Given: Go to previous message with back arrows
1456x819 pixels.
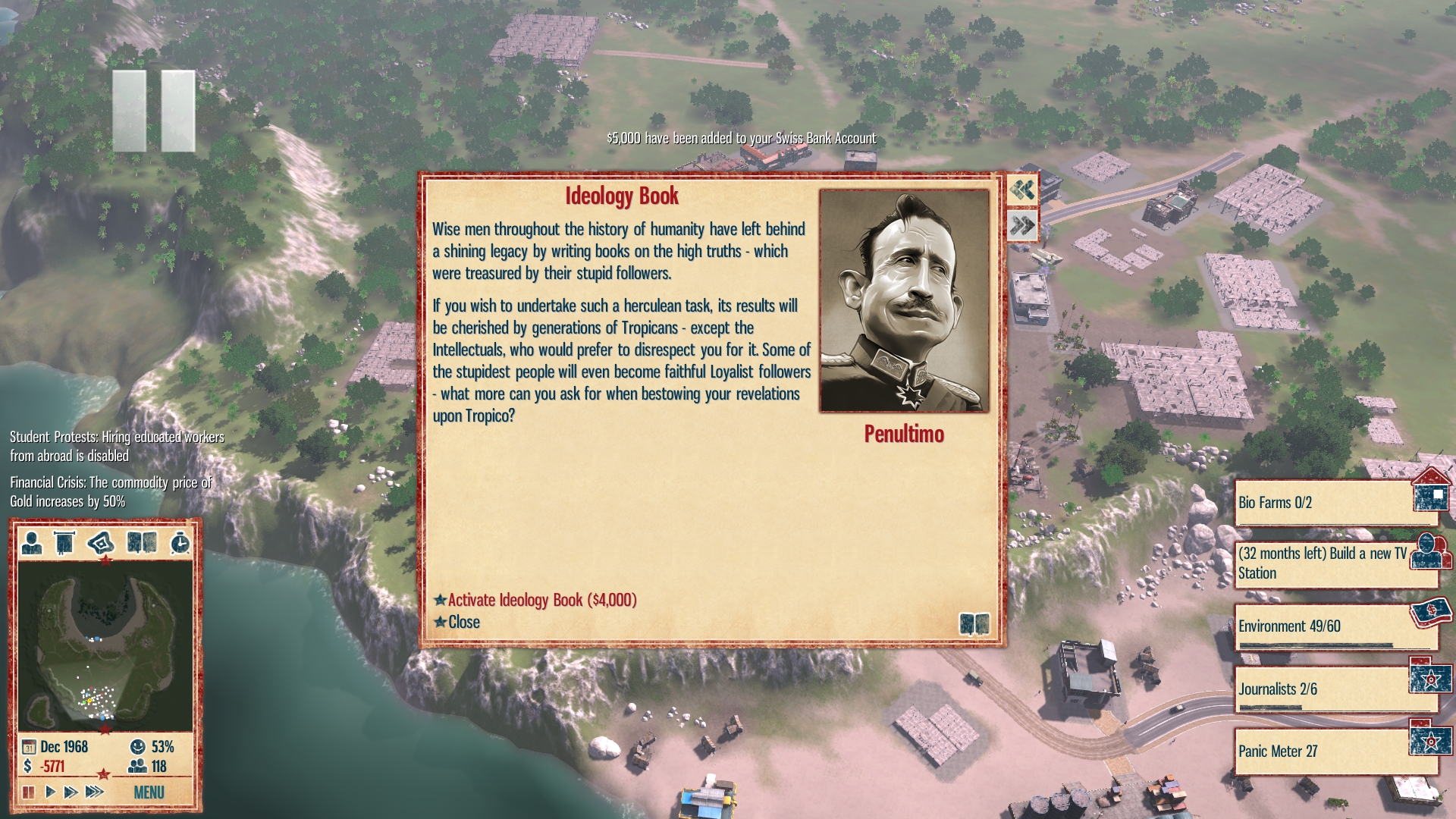Looking at the screenshot, I should [1022, 190].
